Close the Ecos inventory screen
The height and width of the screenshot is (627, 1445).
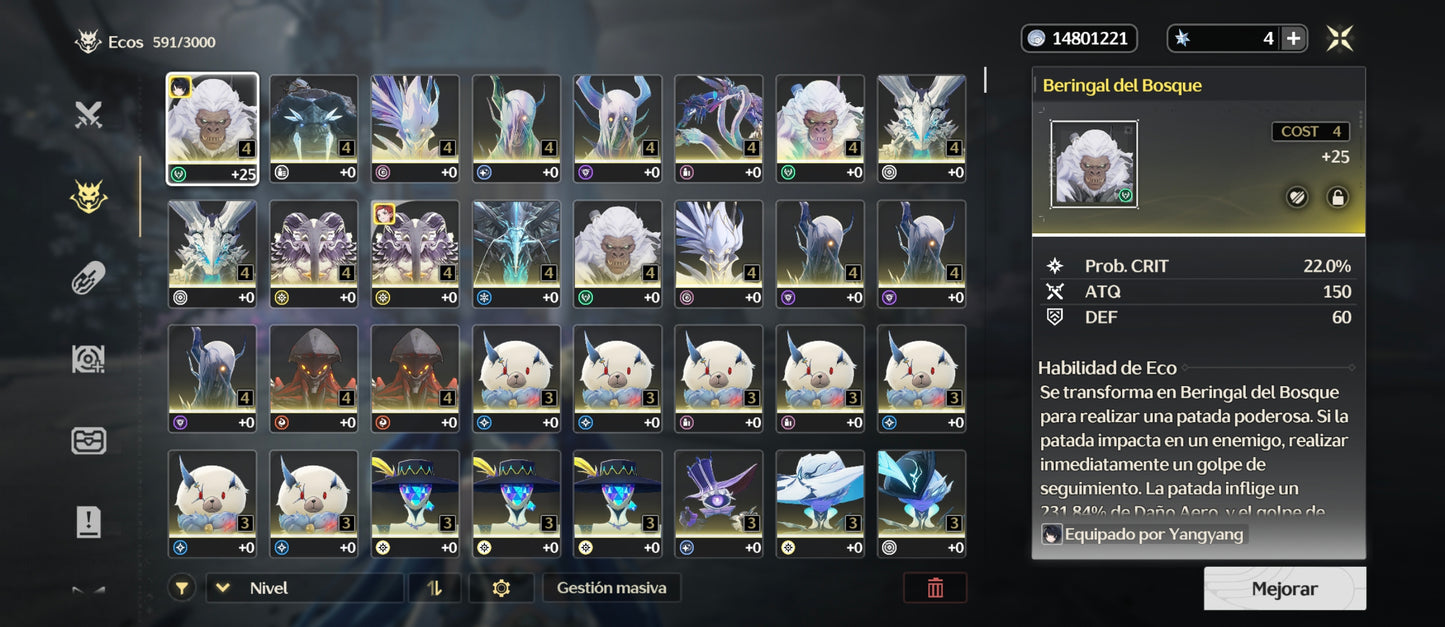1340,39
